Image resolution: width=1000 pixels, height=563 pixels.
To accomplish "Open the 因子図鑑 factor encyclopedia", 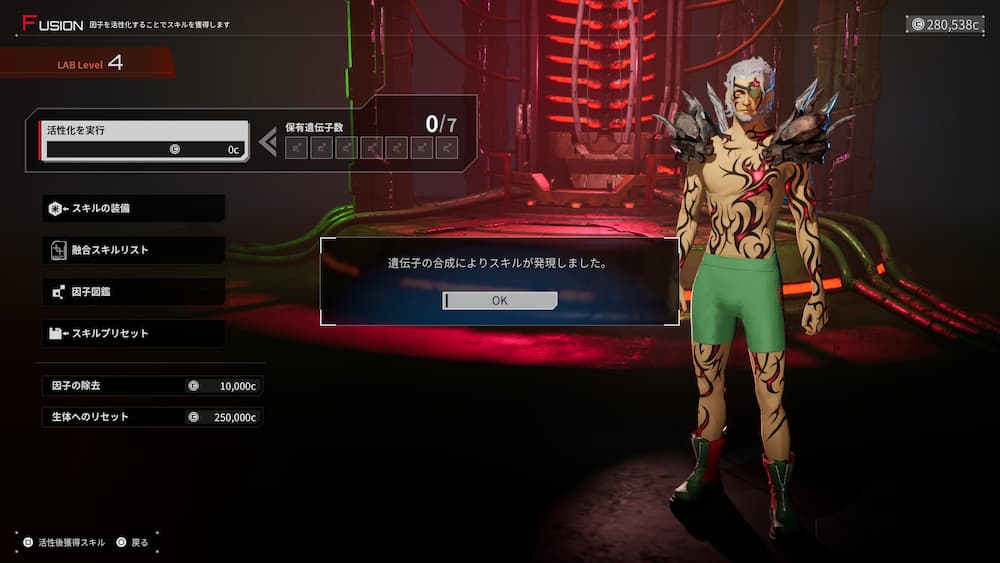I will pyautogui.click(x=133, y=292).
